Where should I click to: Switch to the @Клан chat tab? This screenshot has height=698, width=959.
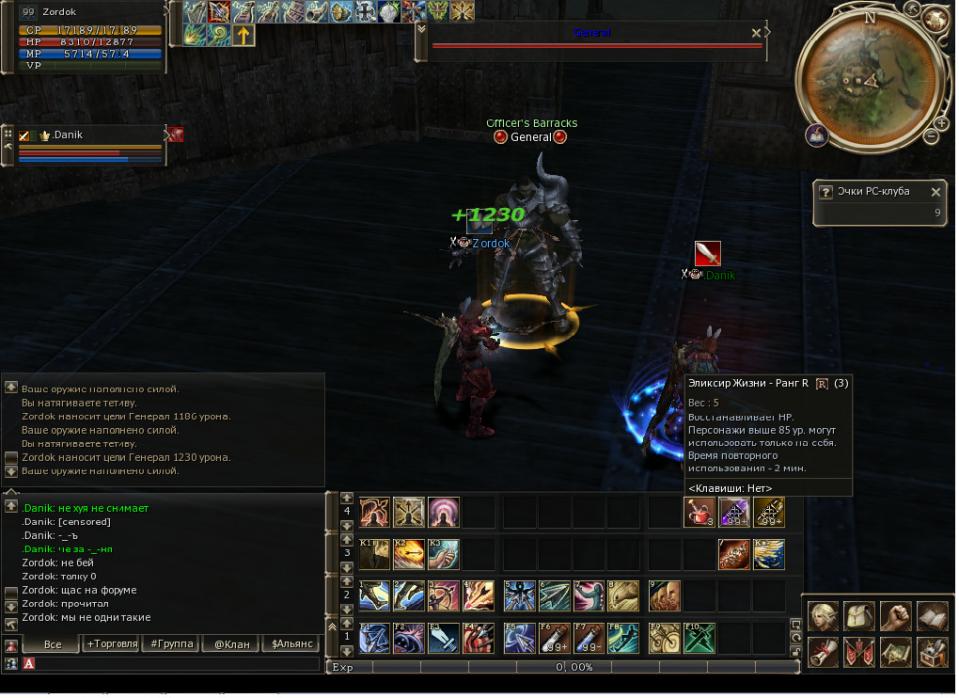[x=231, y=644]
